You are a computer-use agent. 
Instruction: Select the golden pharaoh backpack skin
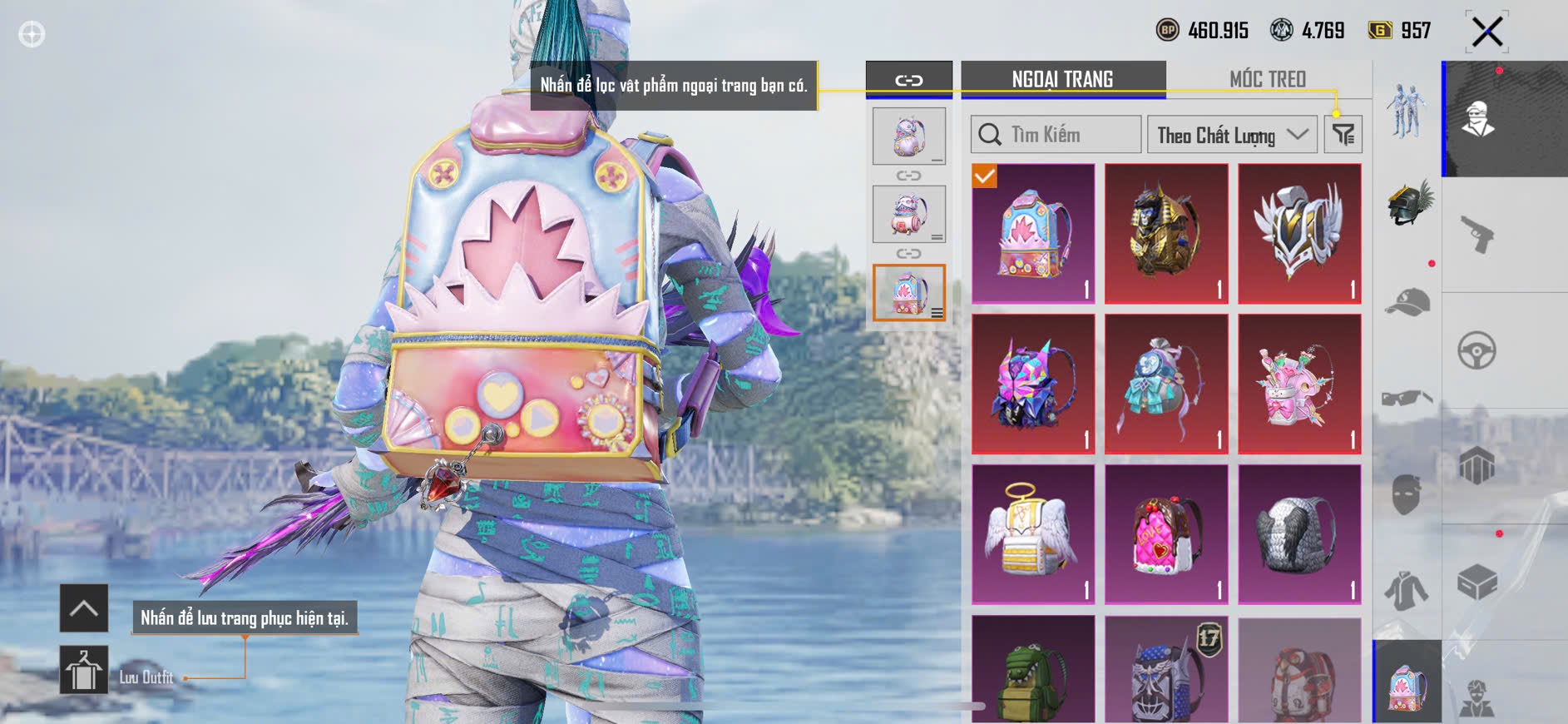tap(1166, 234)
